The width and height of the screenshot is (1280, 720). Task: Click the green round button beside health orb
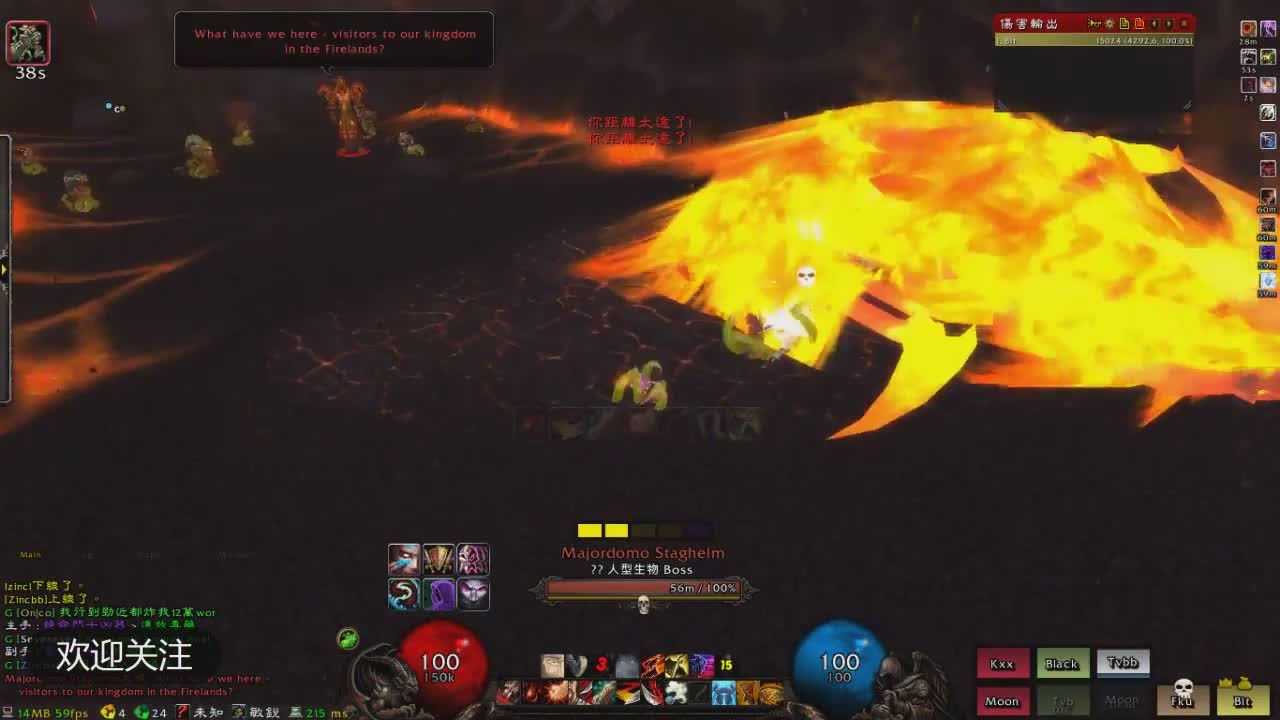pyautogui.click(x=348, y=639)
